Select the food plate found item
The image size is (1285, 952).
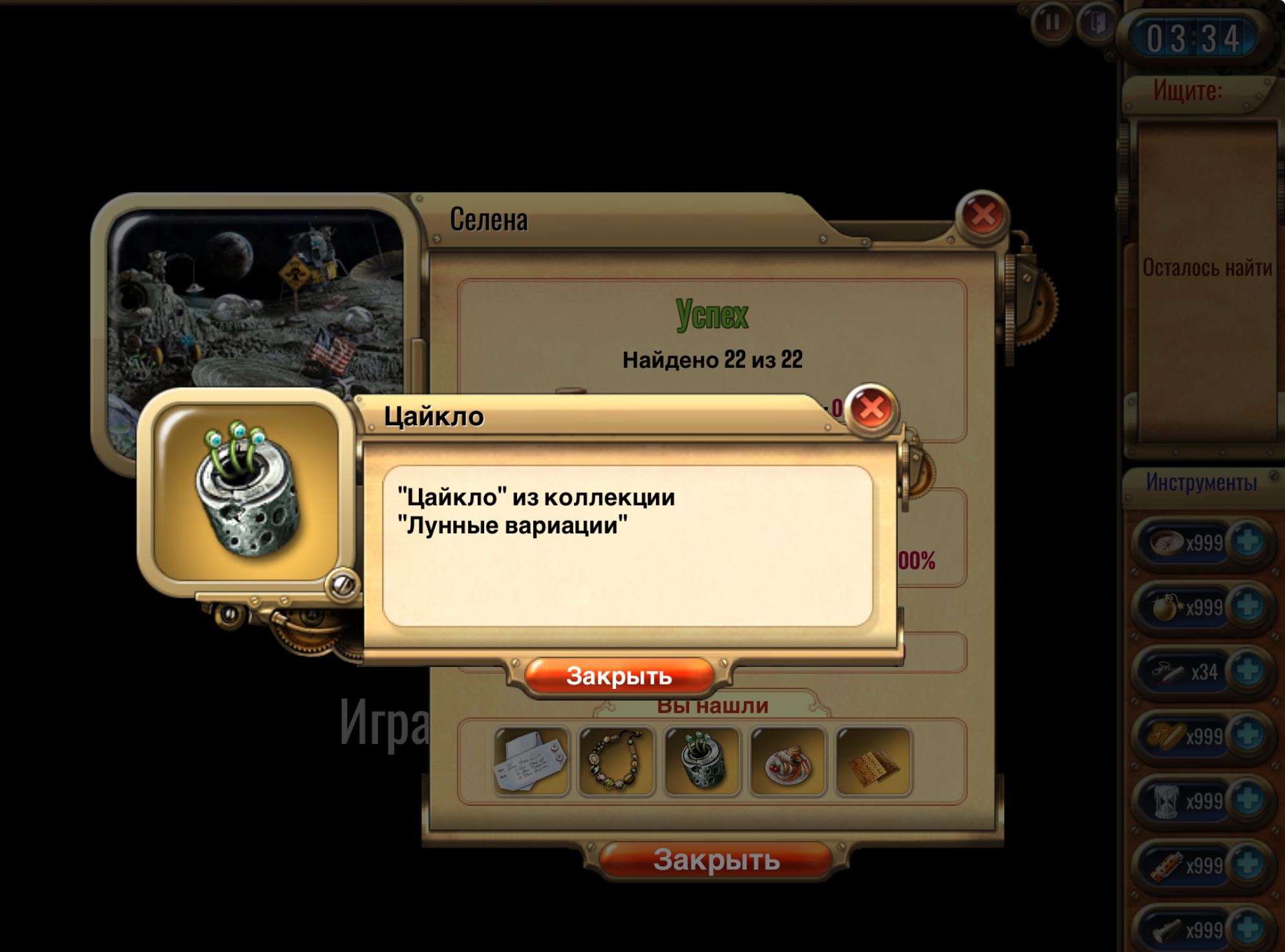[787, 762]
